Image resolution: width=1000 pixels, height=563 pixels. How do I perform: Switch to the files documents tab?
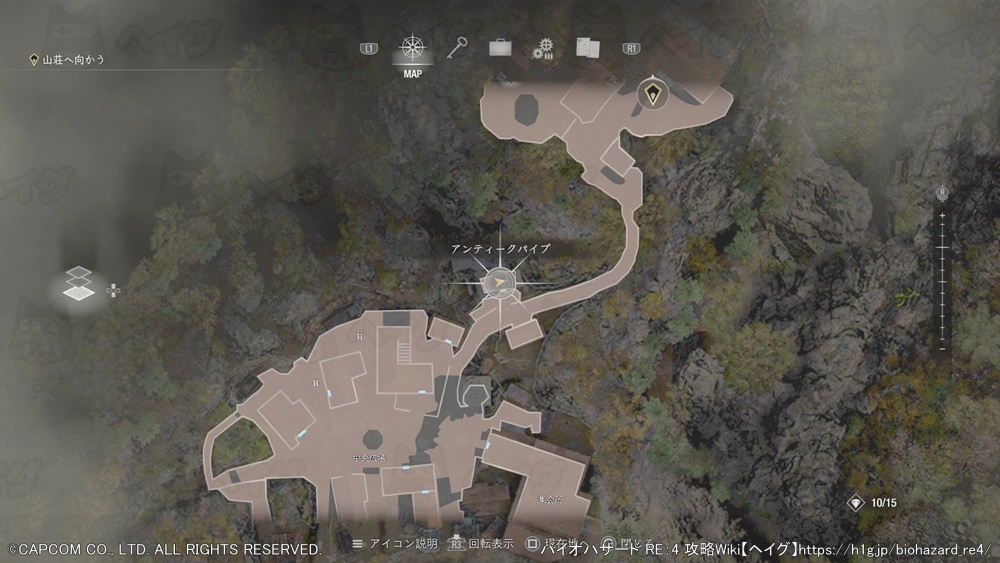[x=586, y=48]
